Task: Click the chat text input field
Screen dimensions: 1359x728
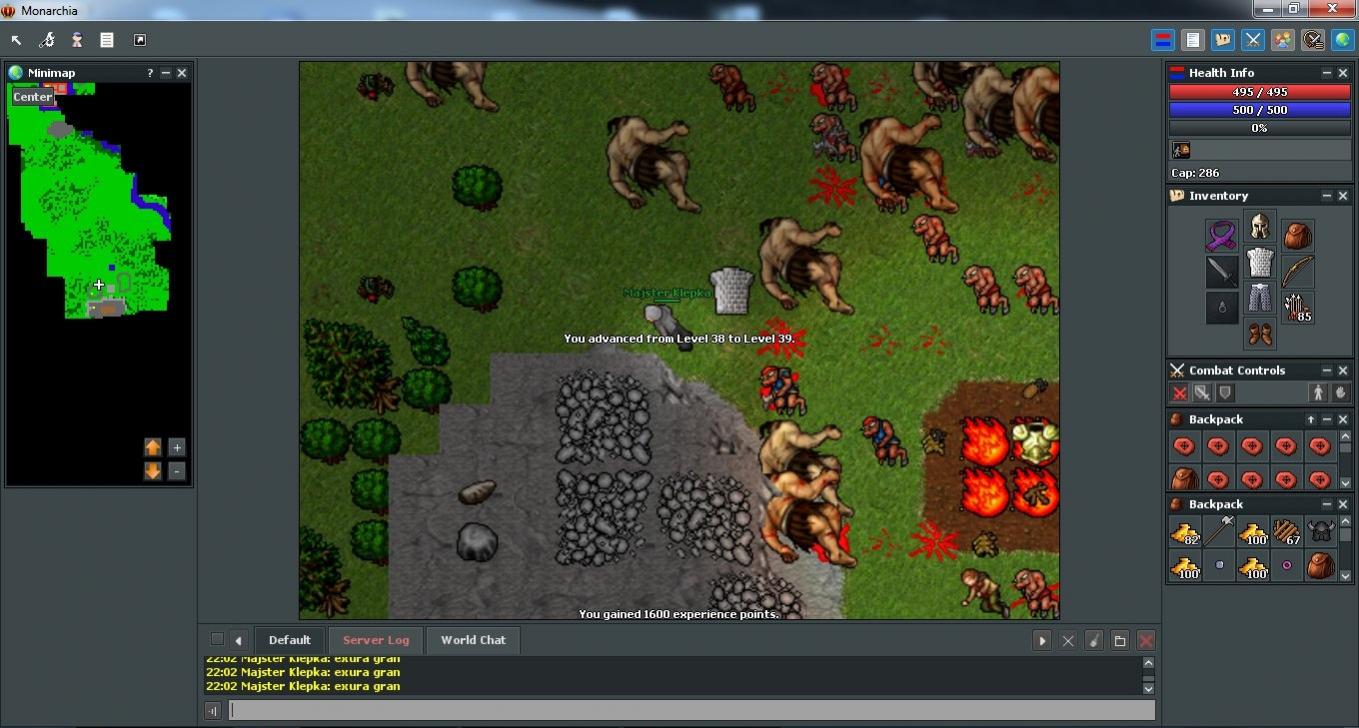Action: point(692,710)
